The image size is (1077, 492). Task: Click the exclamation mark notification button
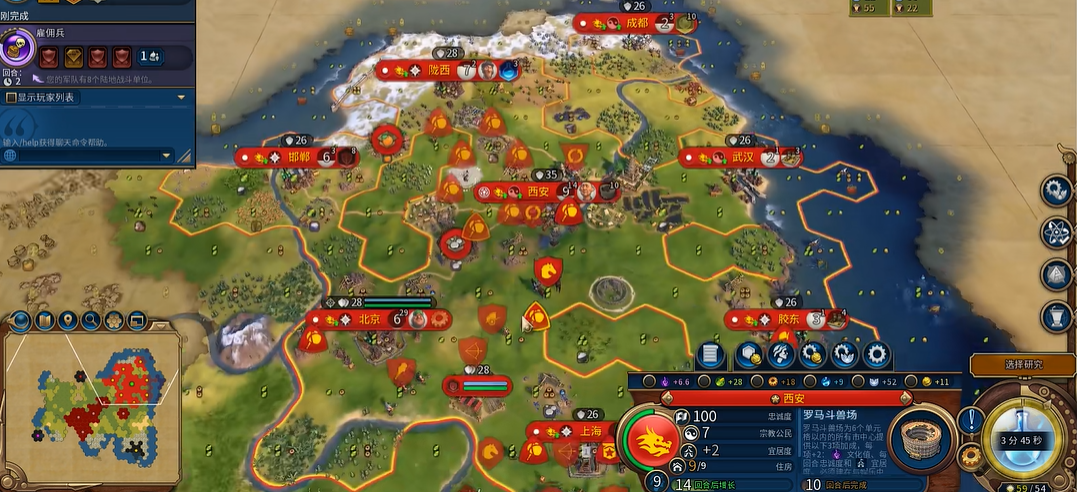point(969,421)
